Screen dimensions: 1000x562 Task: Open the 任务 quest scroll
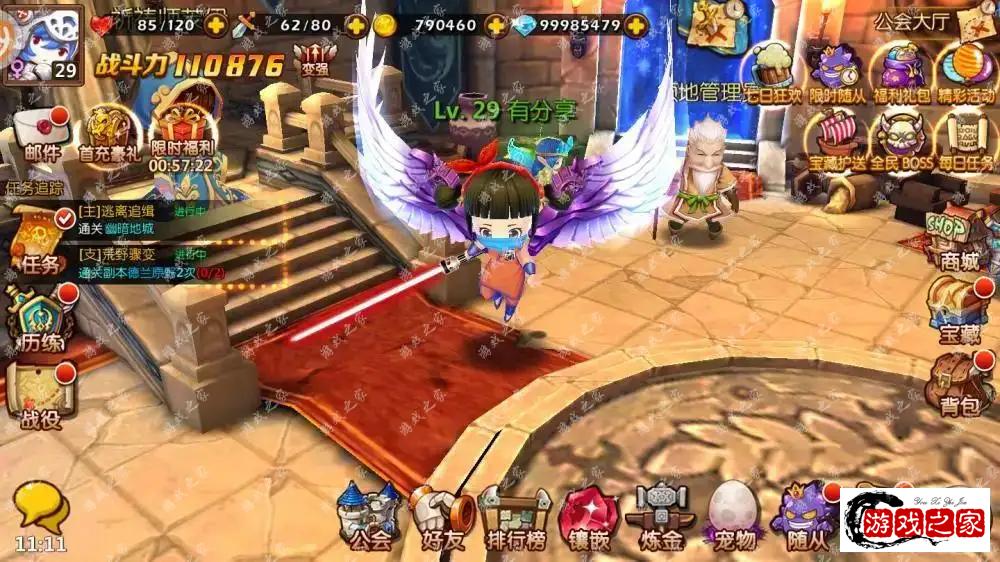tap(36, 238)
